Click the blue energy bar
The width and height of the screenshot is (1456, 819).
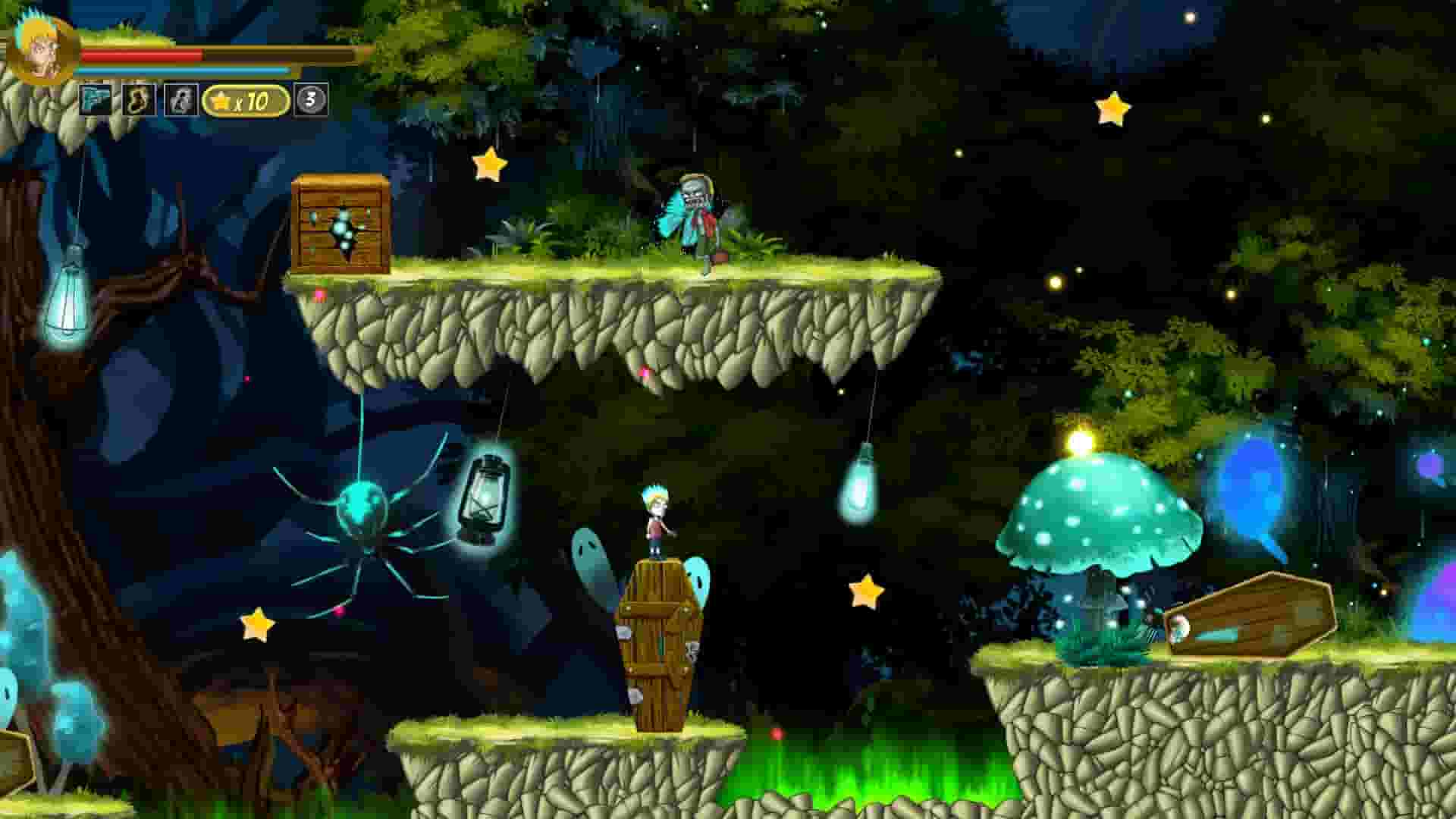point(182,71)
